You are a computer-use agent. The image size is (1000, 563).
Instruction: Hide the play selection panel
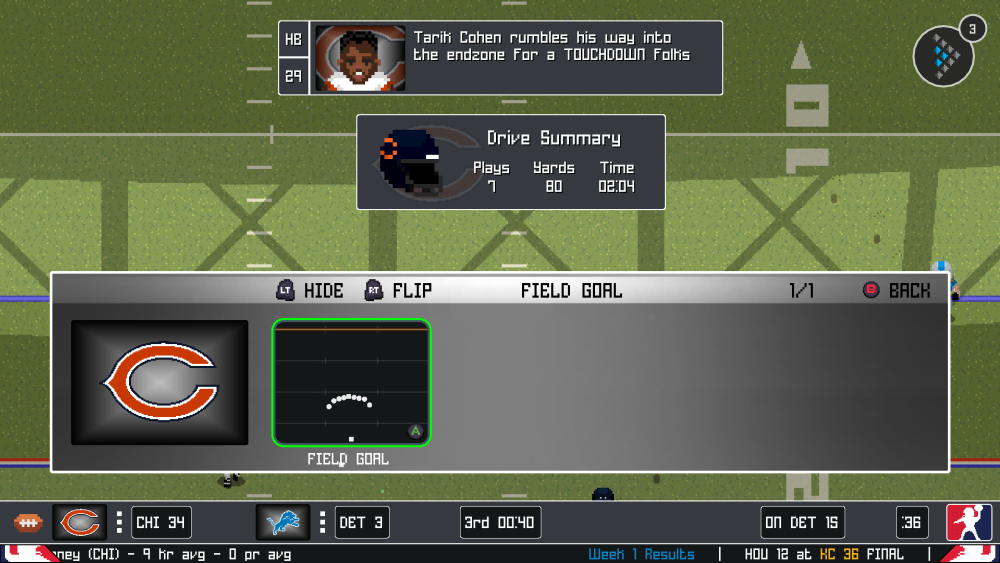310,291
